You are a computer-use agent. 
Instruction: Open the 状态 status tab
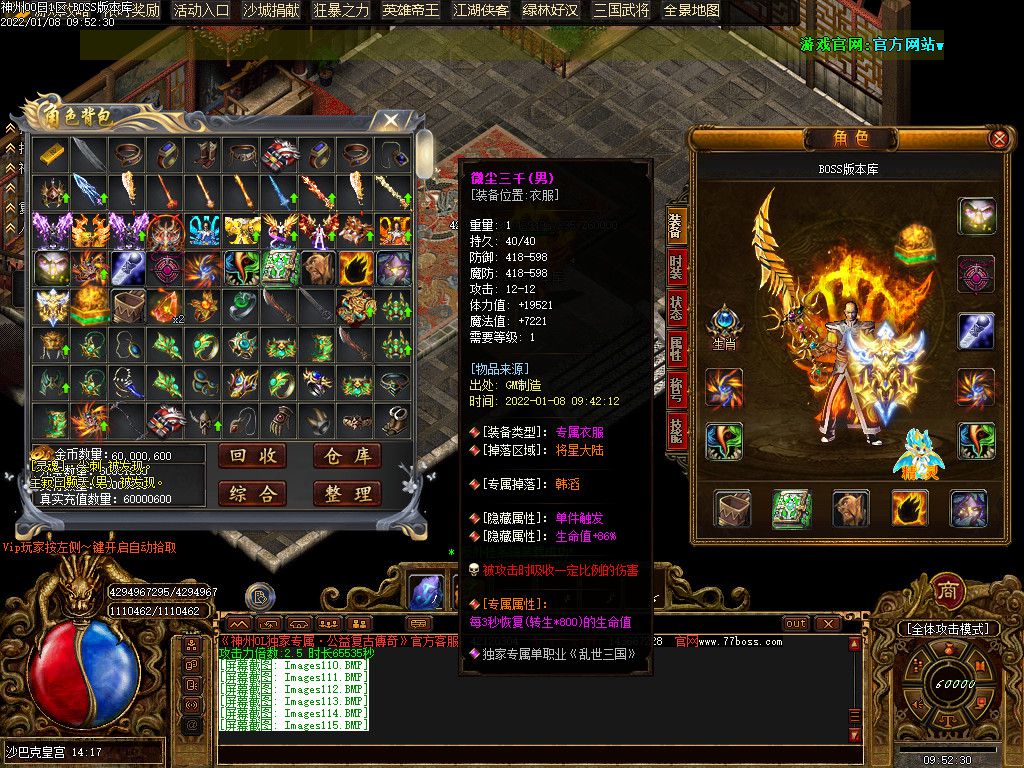[x=677, y=309]
